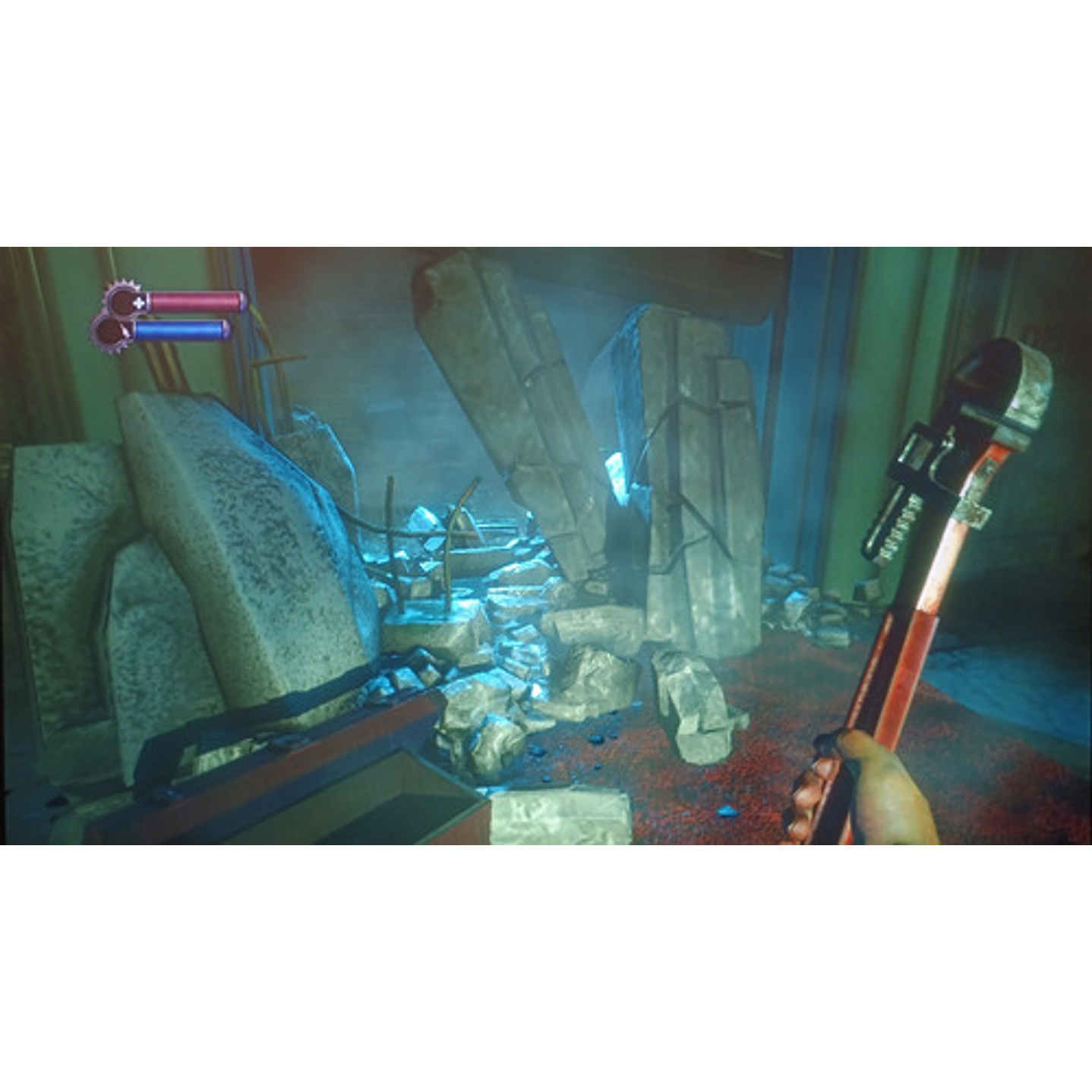Click the blue EVE bar
The height and width of the screenshot is (1092, 1092).
[178, 328]
